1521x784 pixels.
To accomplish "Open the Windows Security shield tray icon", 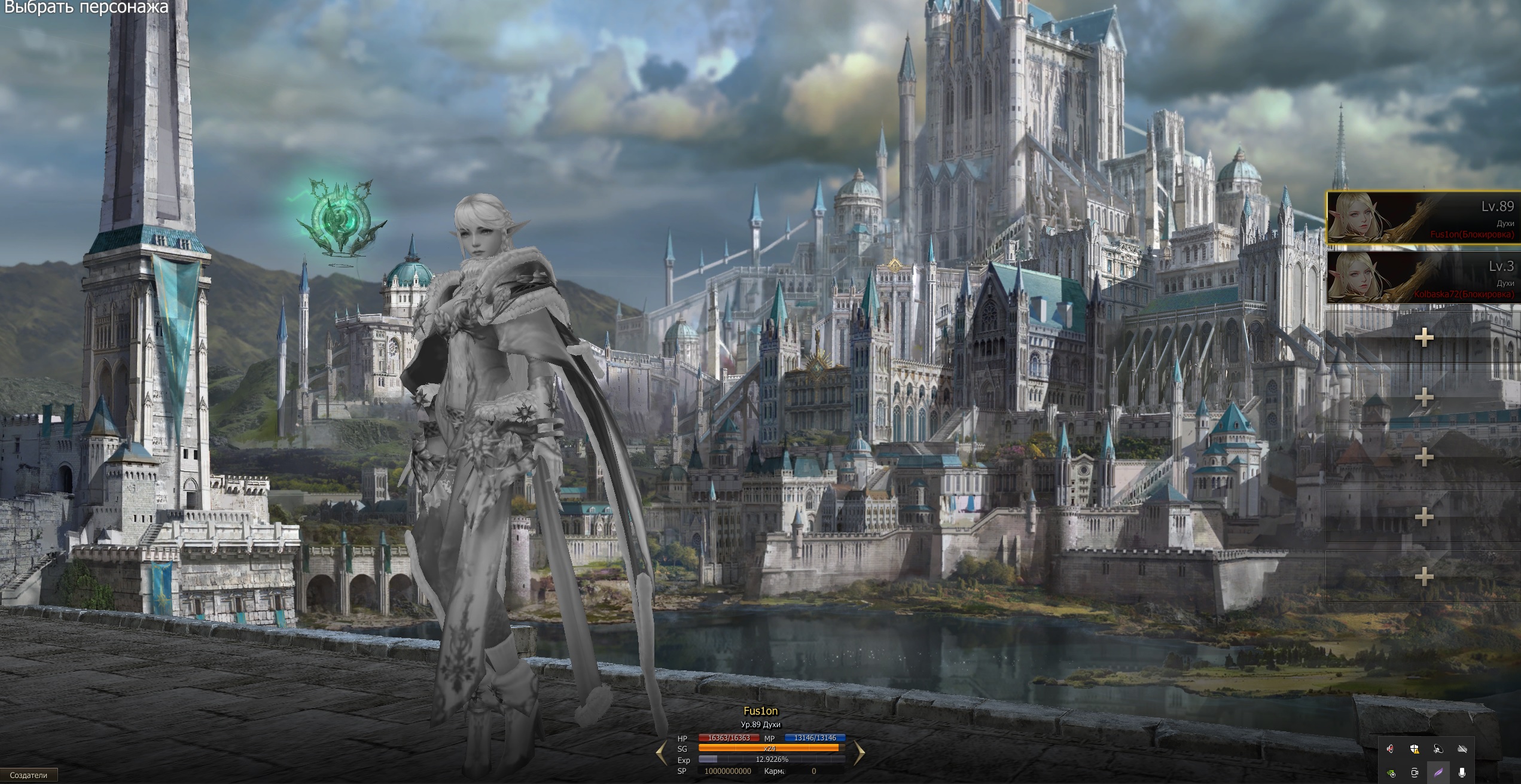I will click(1415, 749).
